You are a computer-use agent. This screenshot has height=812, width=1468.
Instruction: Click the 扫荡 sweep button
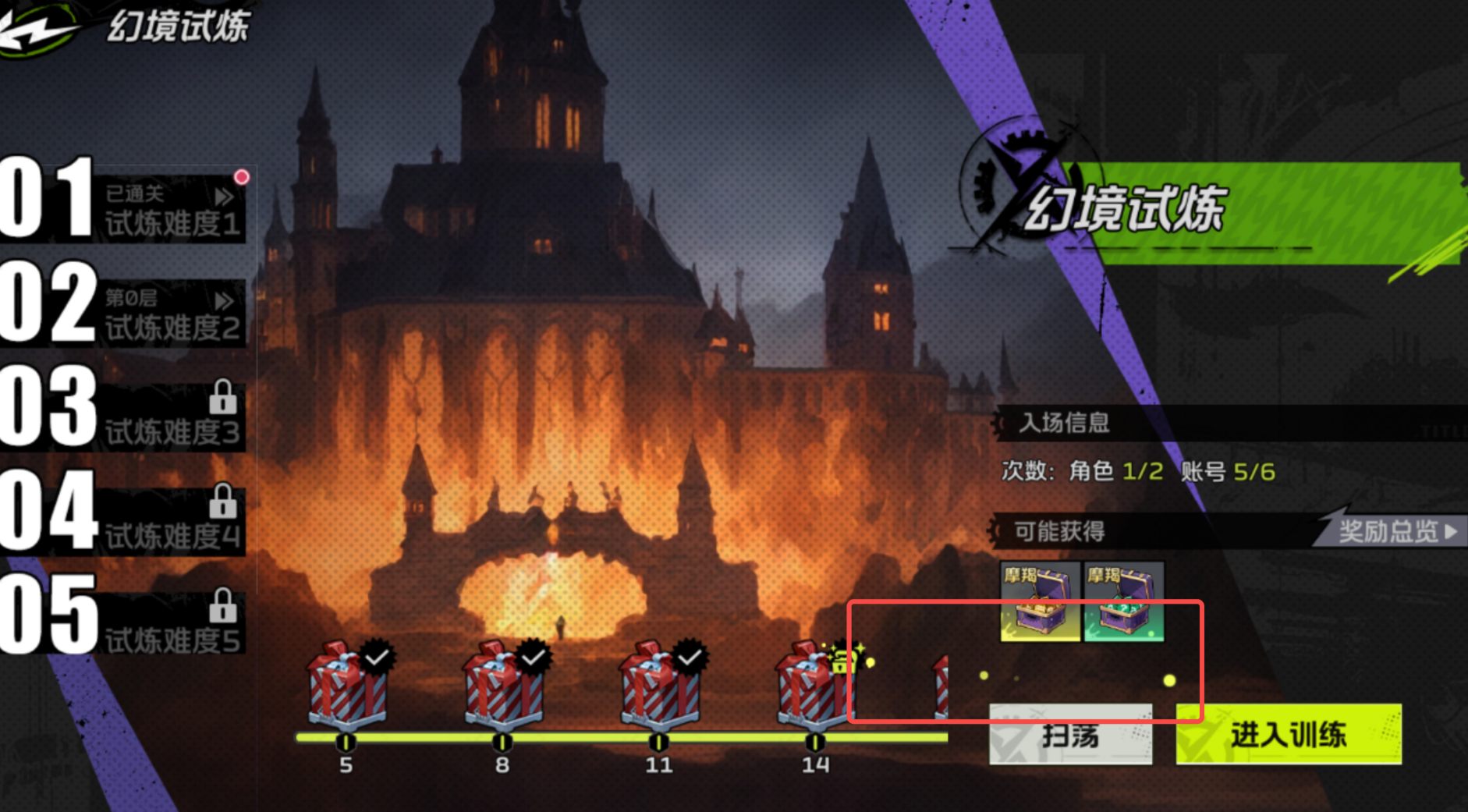pos(1070,735)
